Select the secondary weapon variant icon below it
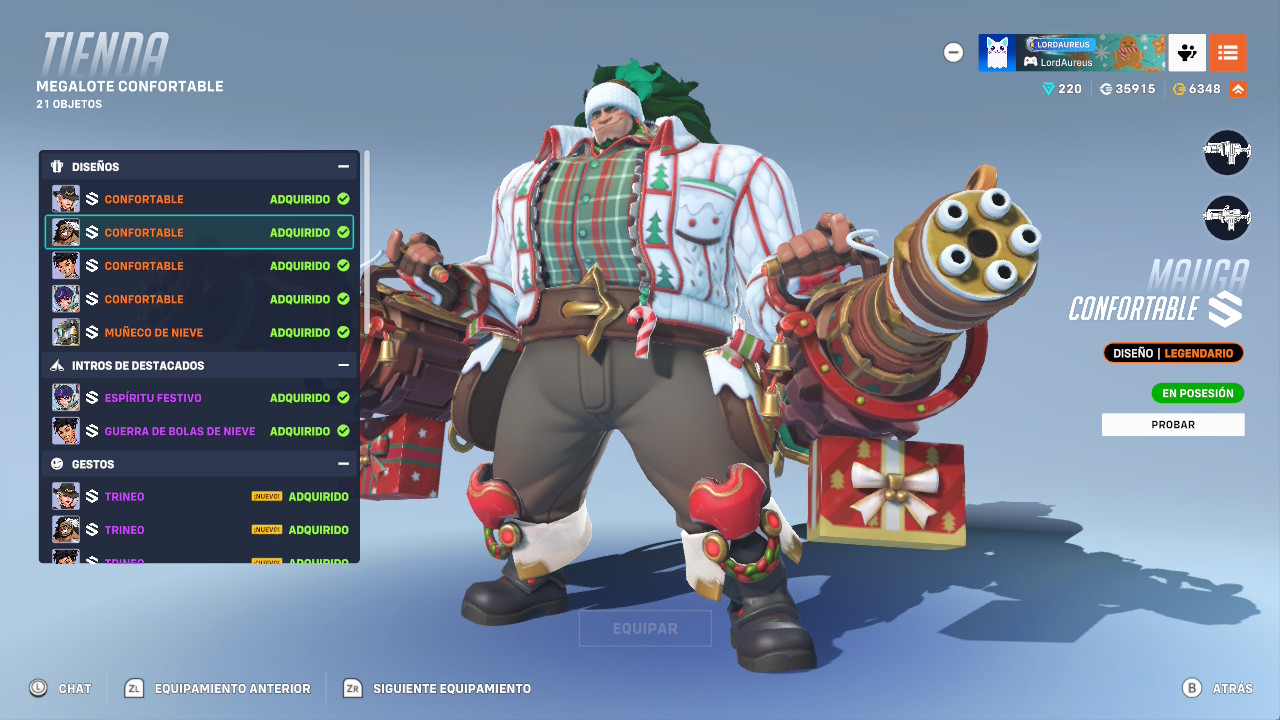1280x720 pixels. click(1227, 217)
